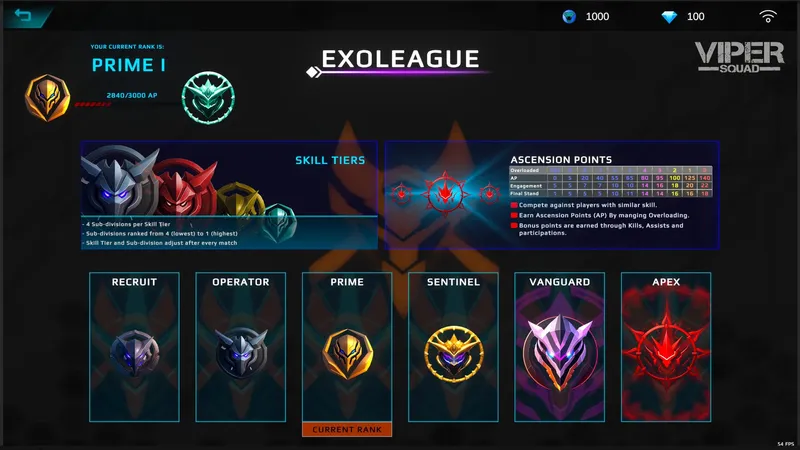Open the Ascension Points info panel
The height and width of the screenshot is (450, 800).
point(552,195)
